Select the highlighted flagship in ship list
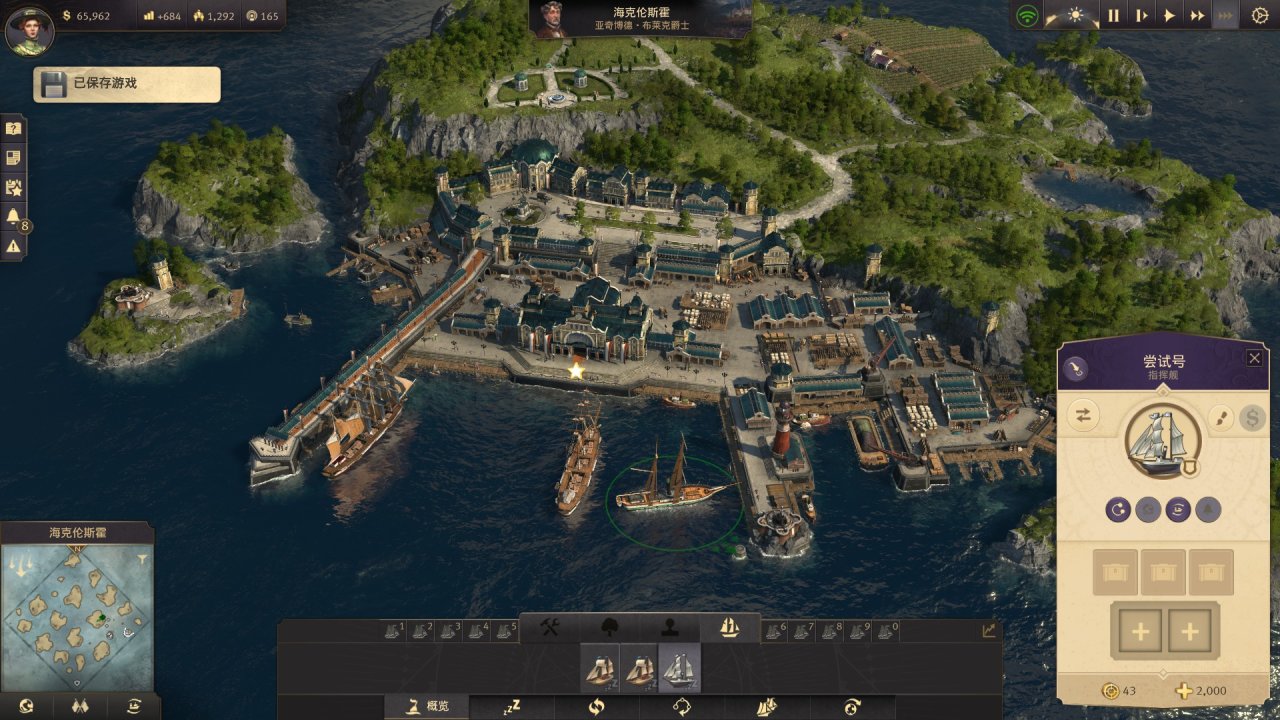This screenshot has height=720, width=1280. point(679,669)
